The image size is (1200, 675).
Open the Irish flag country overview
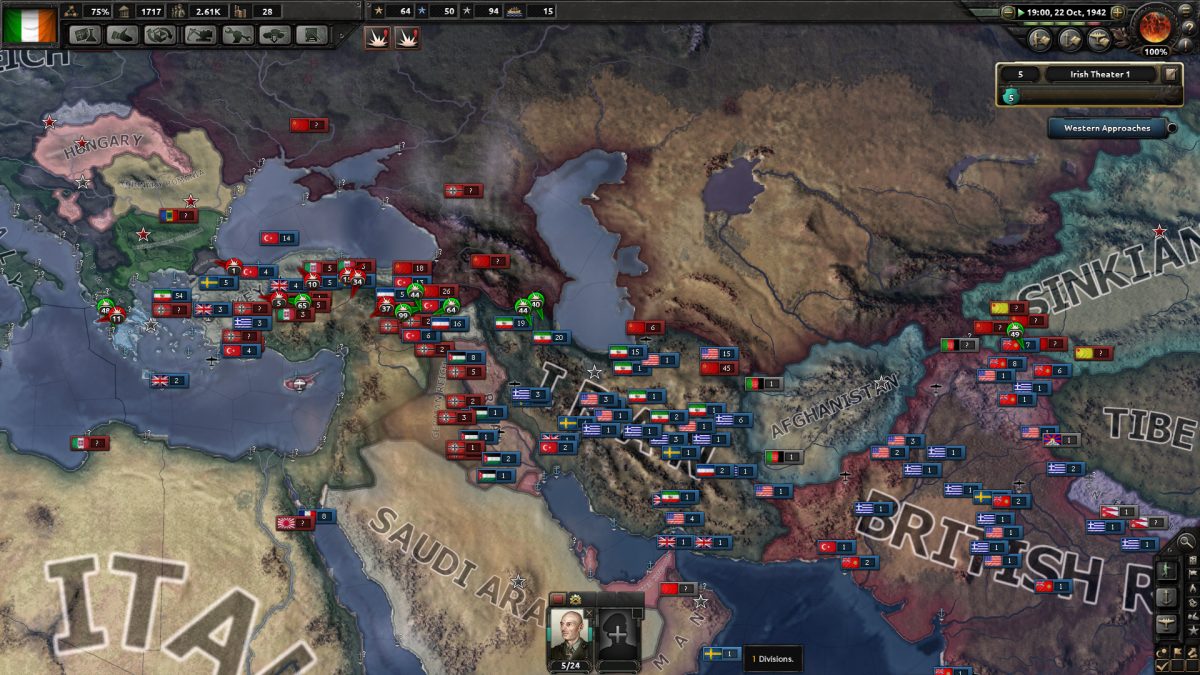(x=29, y=24)
